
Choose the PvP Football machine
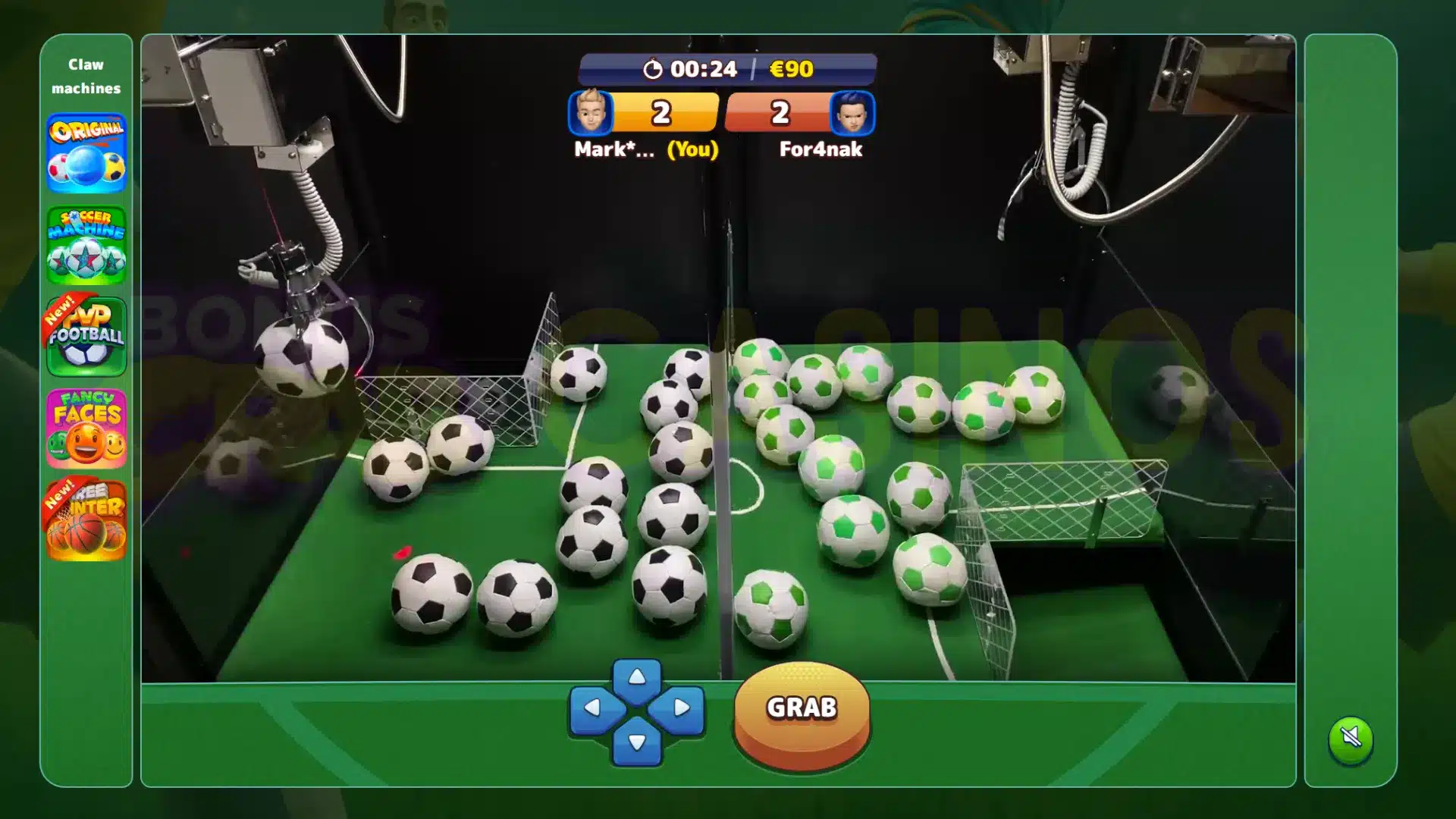[86, 337]
